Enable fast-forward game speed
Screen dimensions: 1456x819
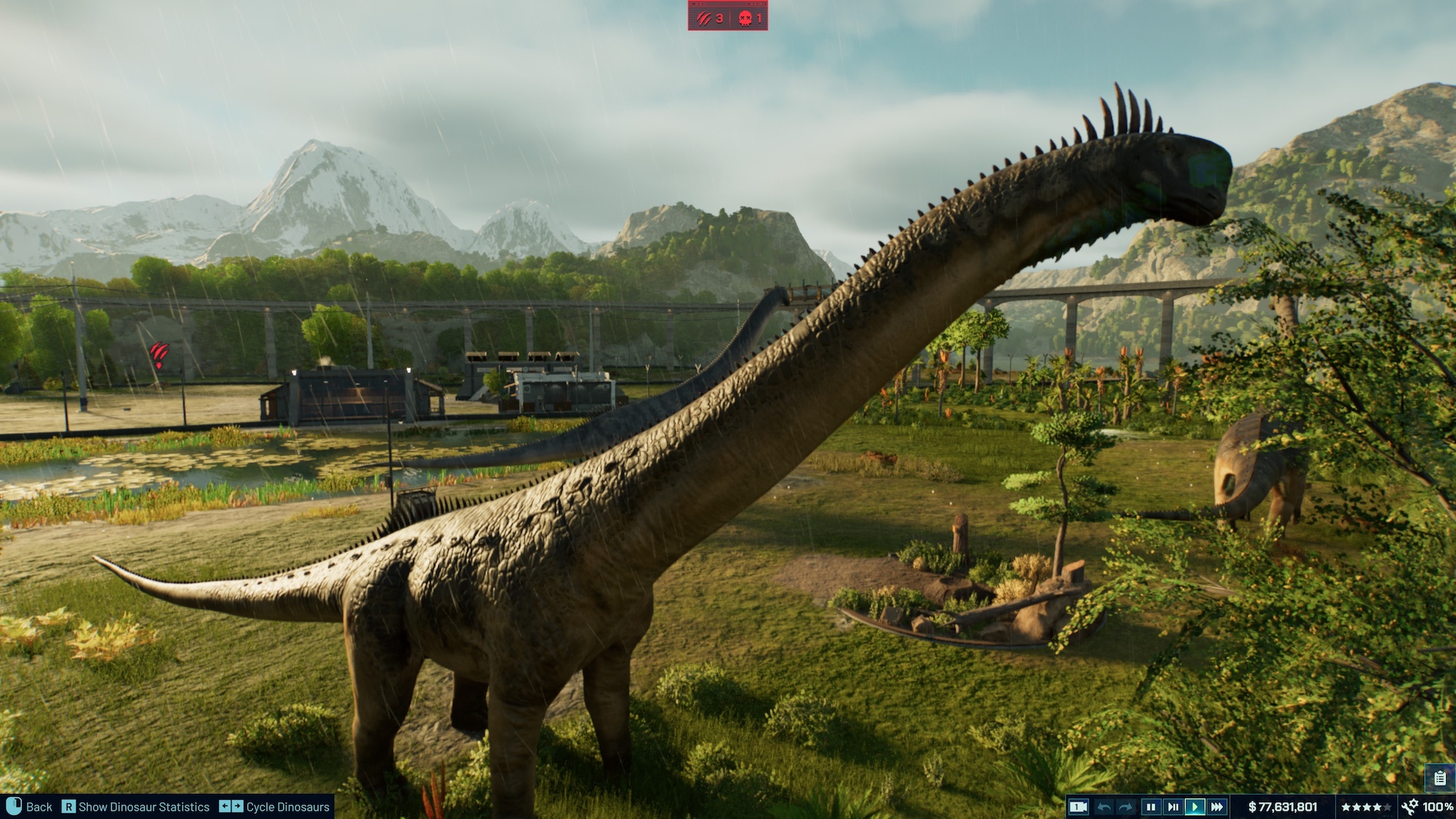tap(1217, 806)
